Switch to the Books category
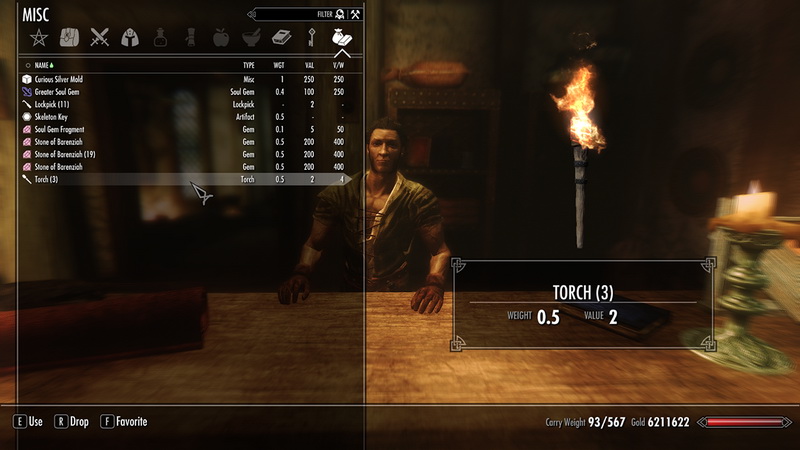The image size is (800, 450). 281,38
